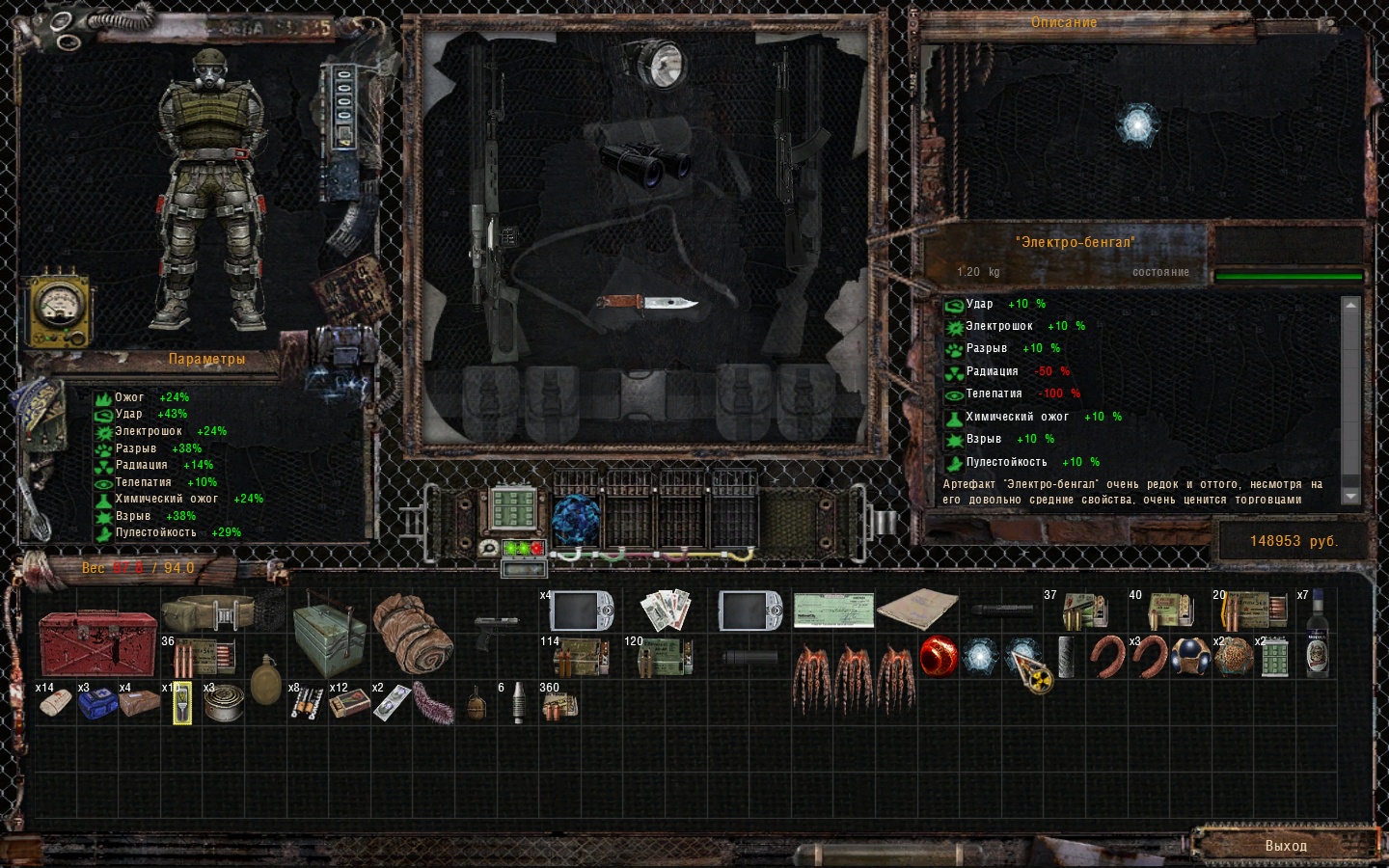Select the hand grenade item
The height and width of the screenshot is (868, 1389).
(477, 705)
